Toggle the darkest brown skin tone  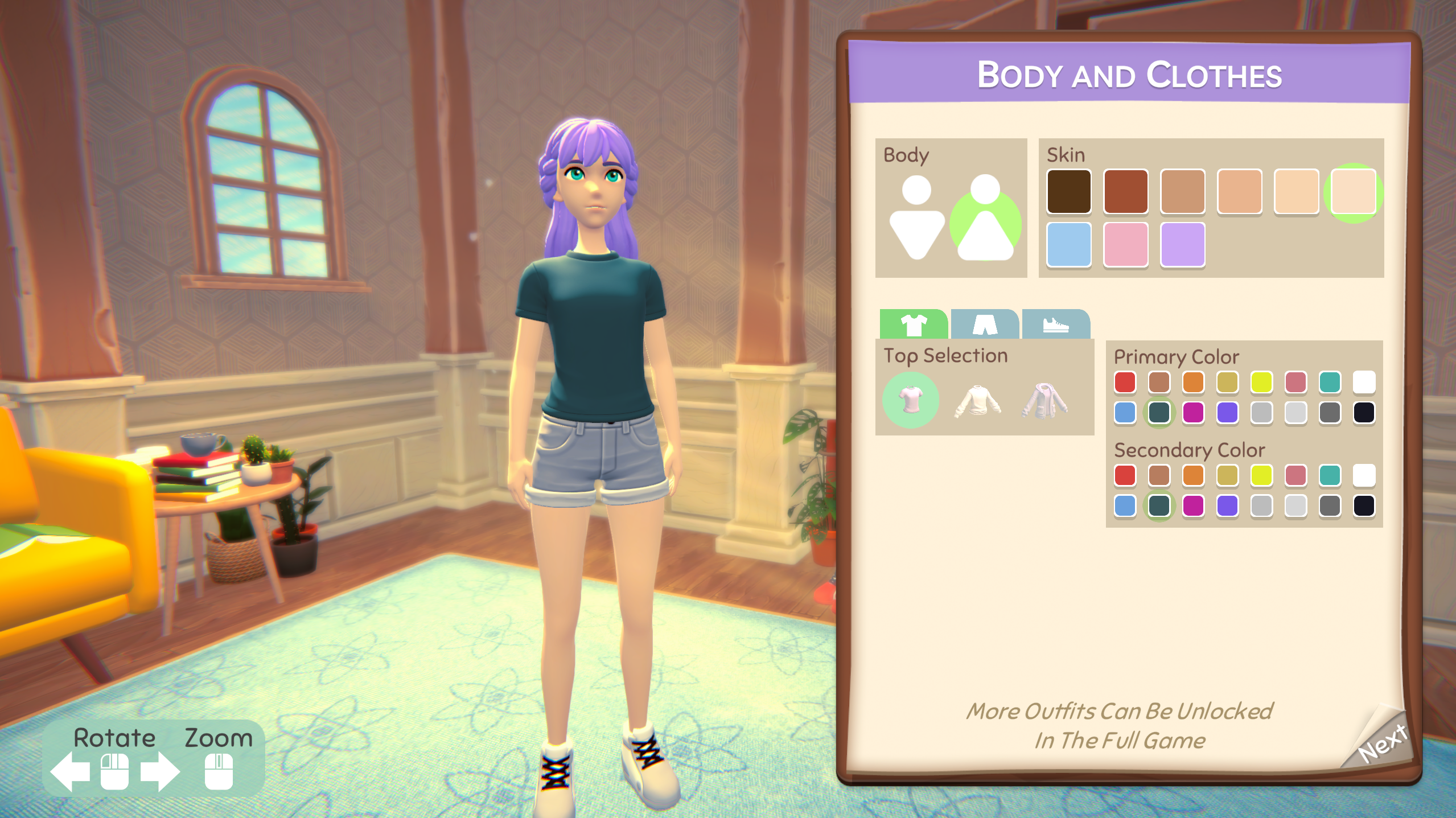coord(1069,192)
